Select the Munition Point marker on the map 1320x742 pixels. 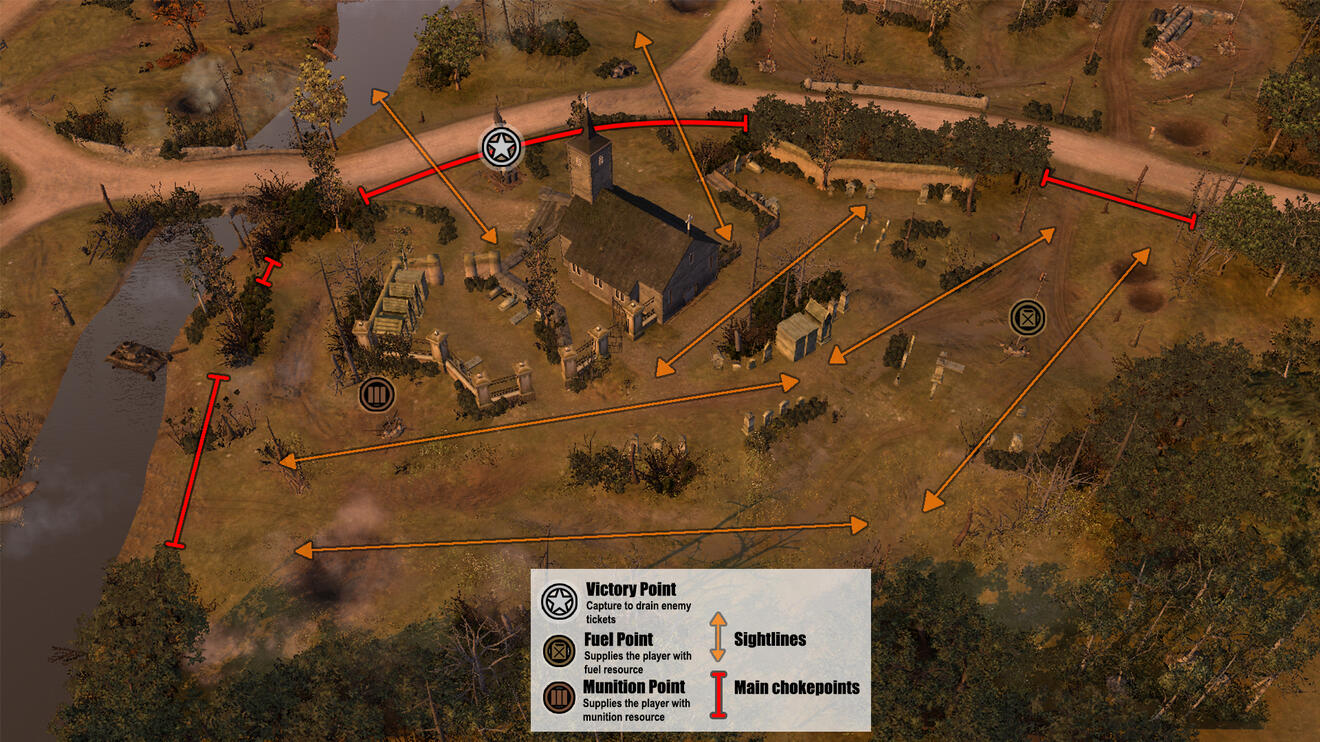pos(377,394)
